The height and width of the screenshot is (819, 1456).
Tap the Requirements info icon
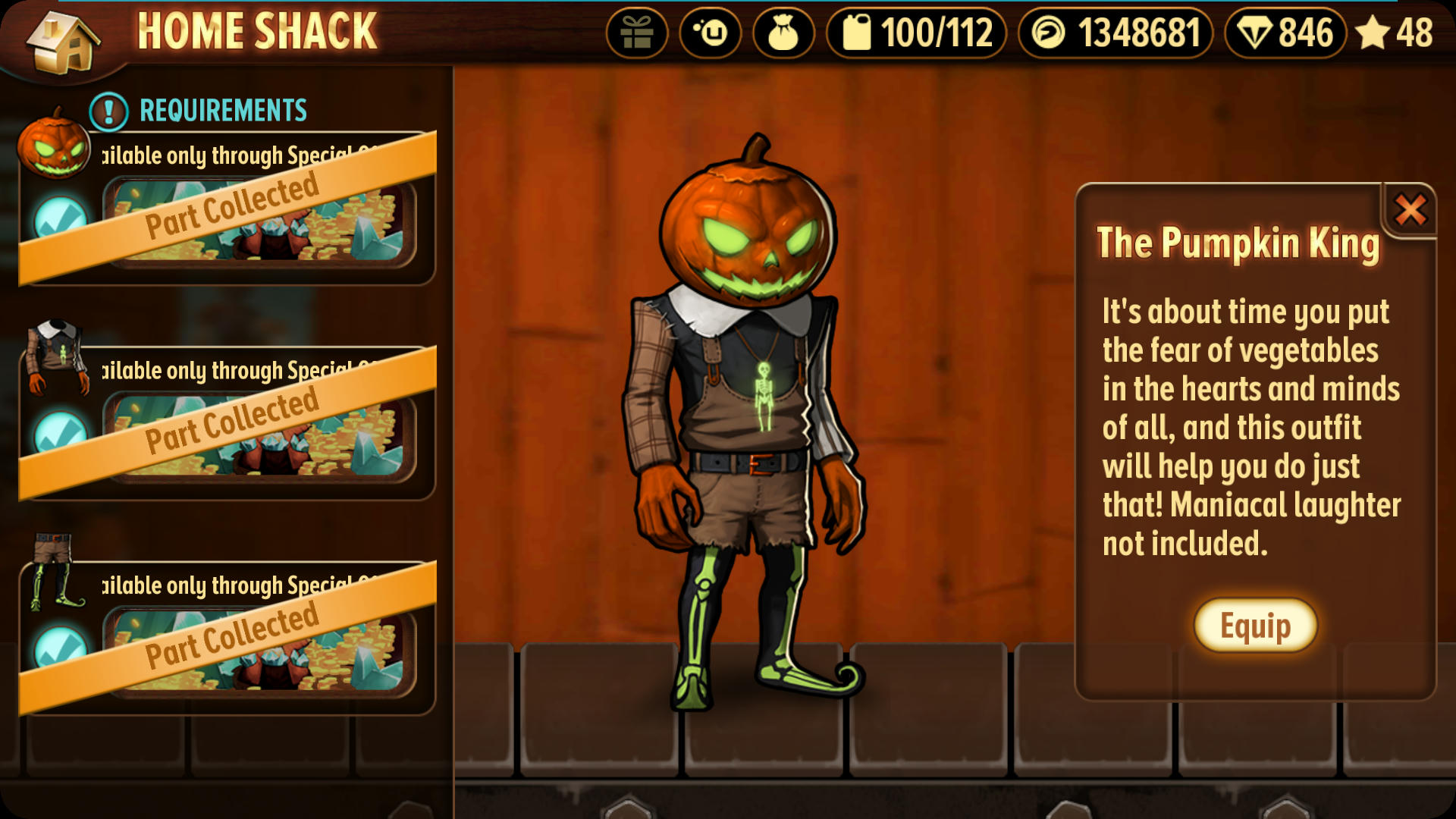108,111
